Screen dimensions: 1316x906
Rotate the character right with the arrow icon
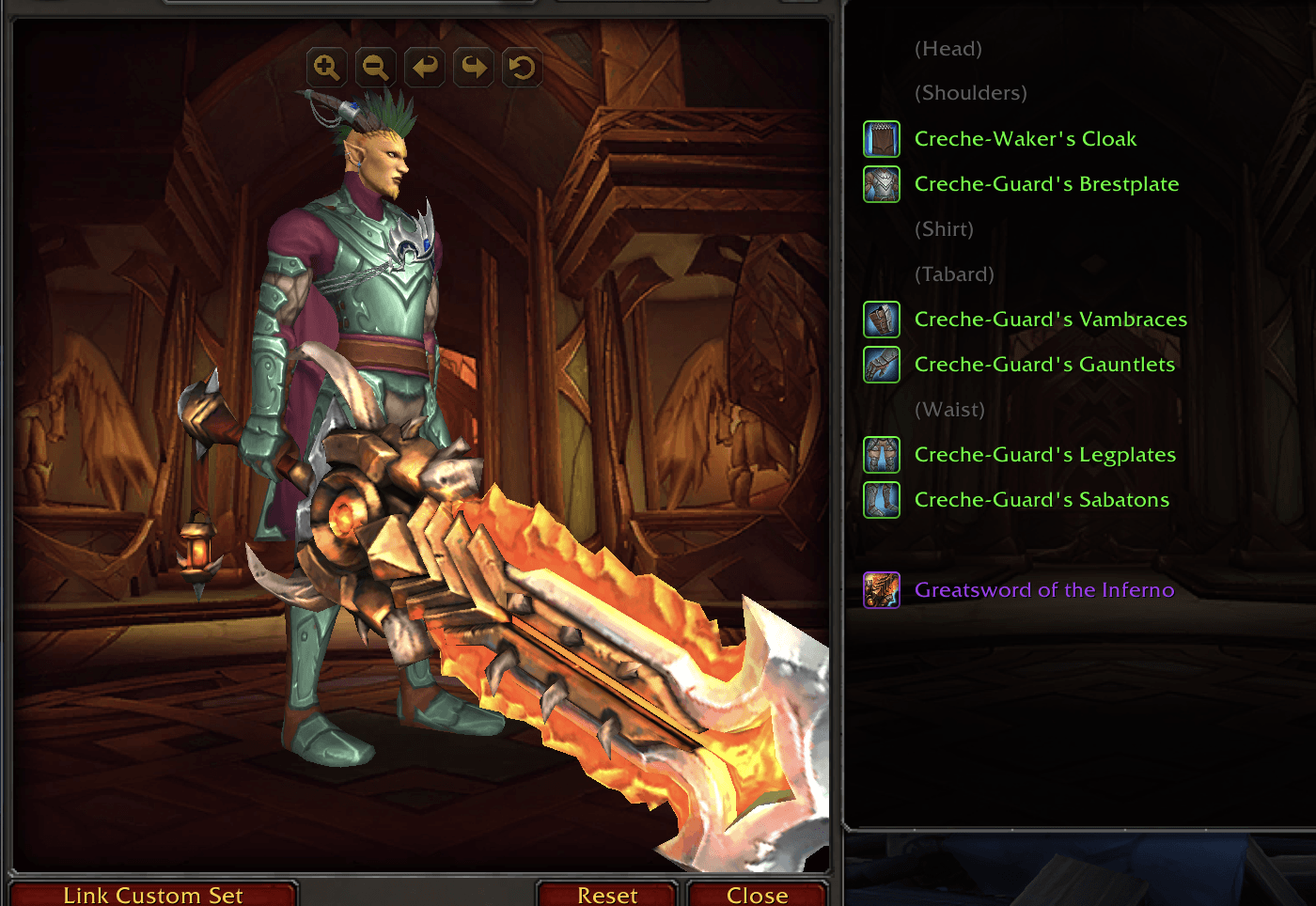[x=473, y=67]
